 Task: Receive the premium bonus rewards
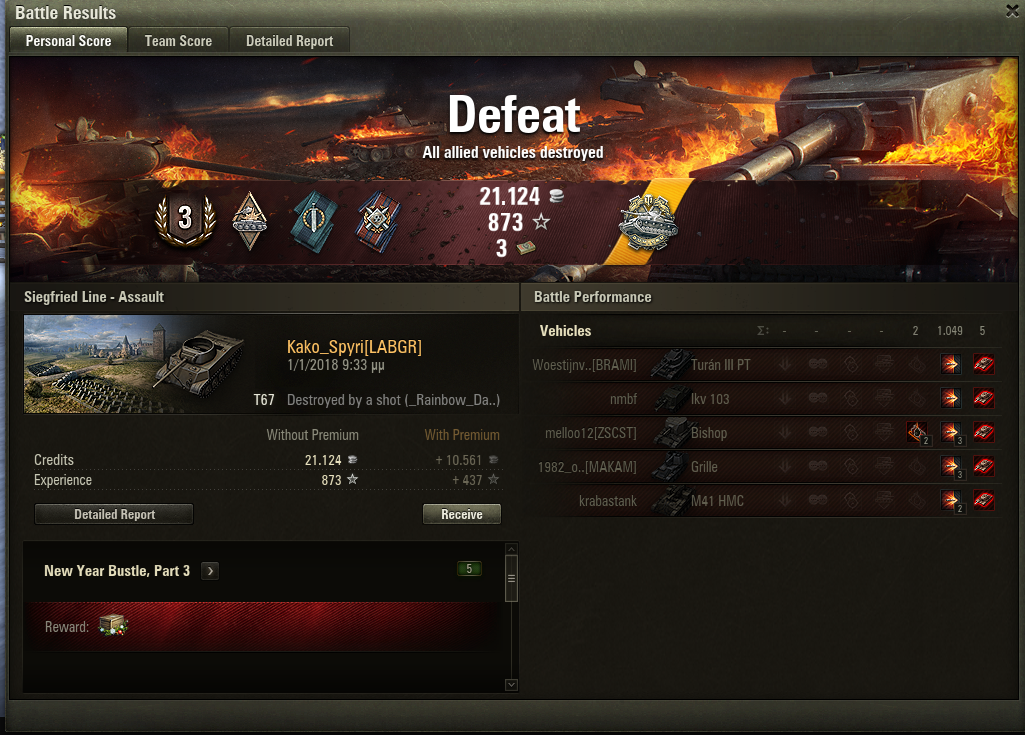(461, 514)
